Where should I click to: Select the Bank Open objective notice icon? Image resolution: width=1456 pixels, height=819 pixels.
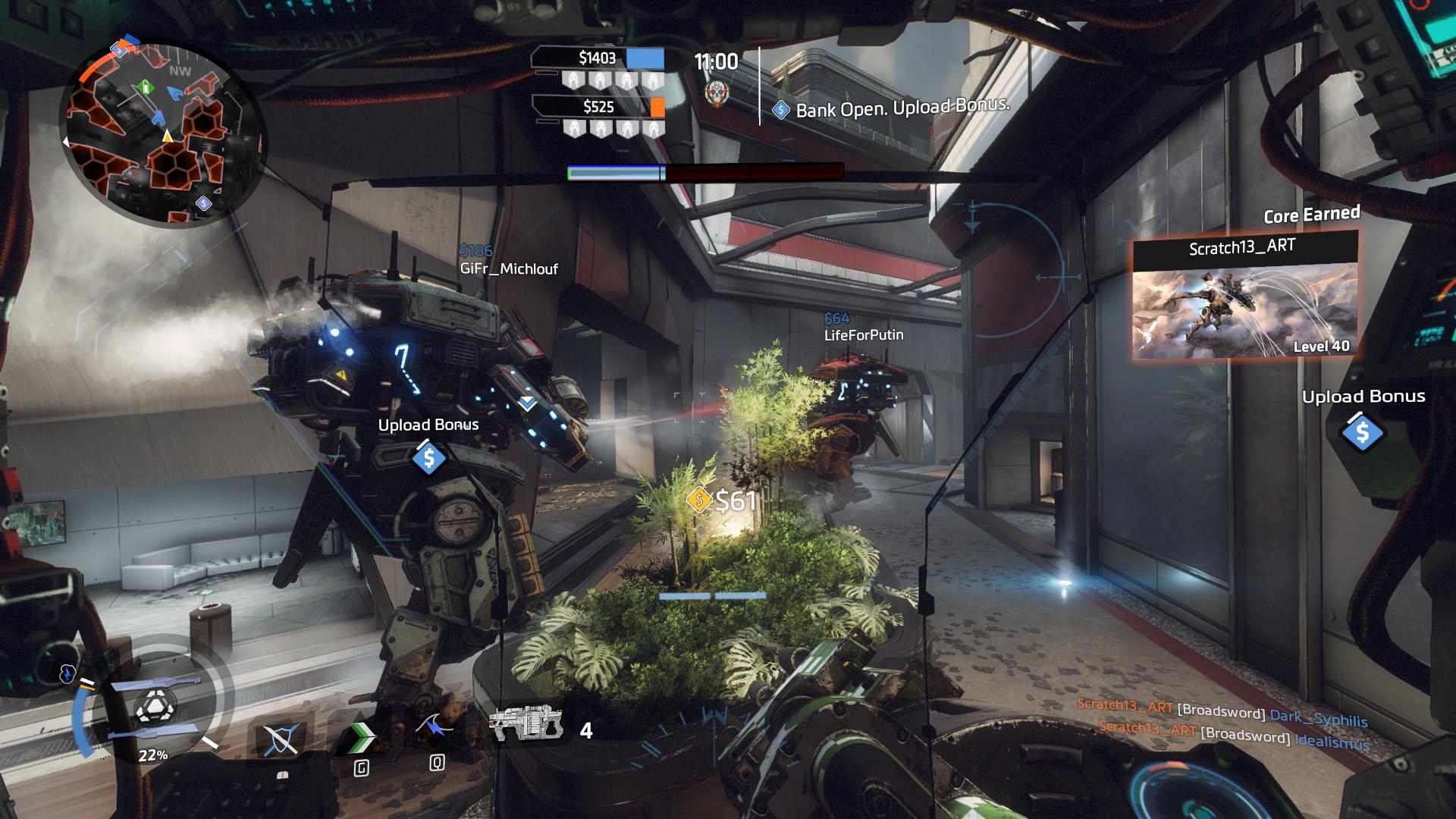point(780,111)
